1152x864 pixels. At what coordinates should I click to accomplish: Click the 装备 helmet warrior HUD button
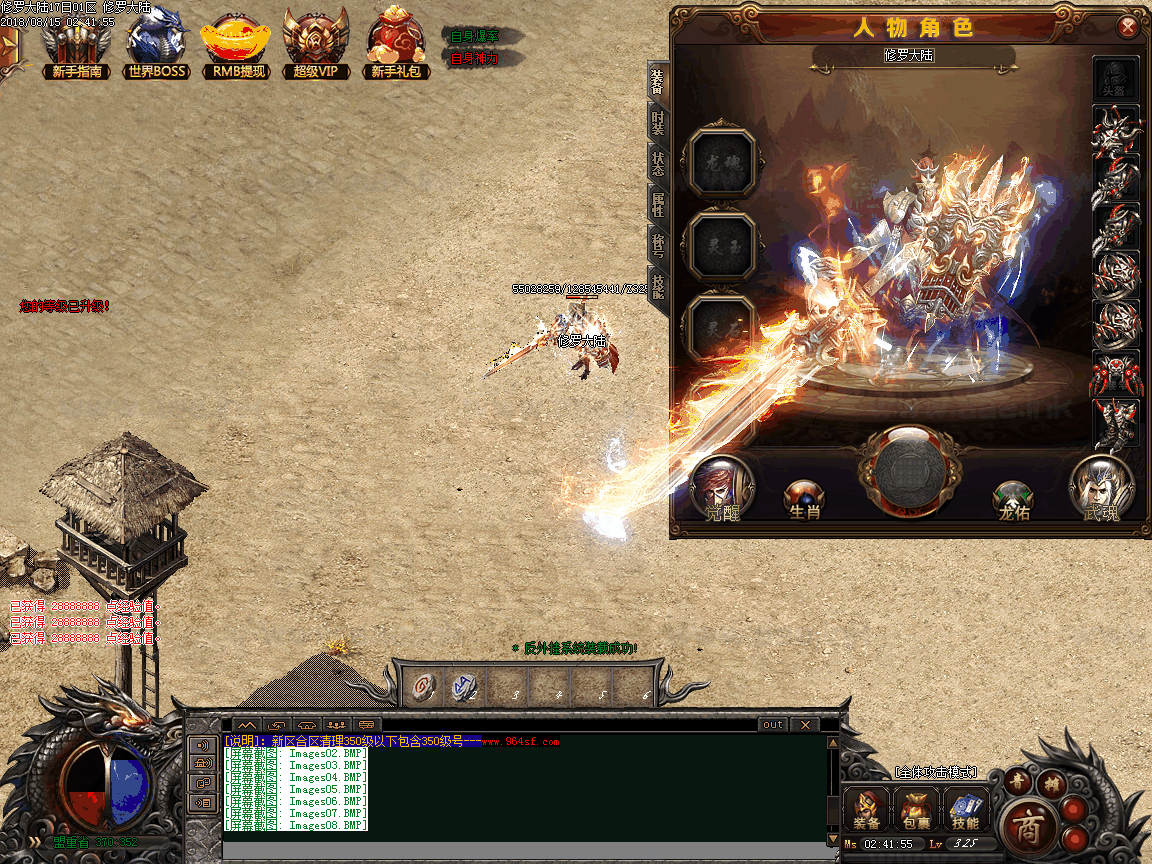[867, 809]
